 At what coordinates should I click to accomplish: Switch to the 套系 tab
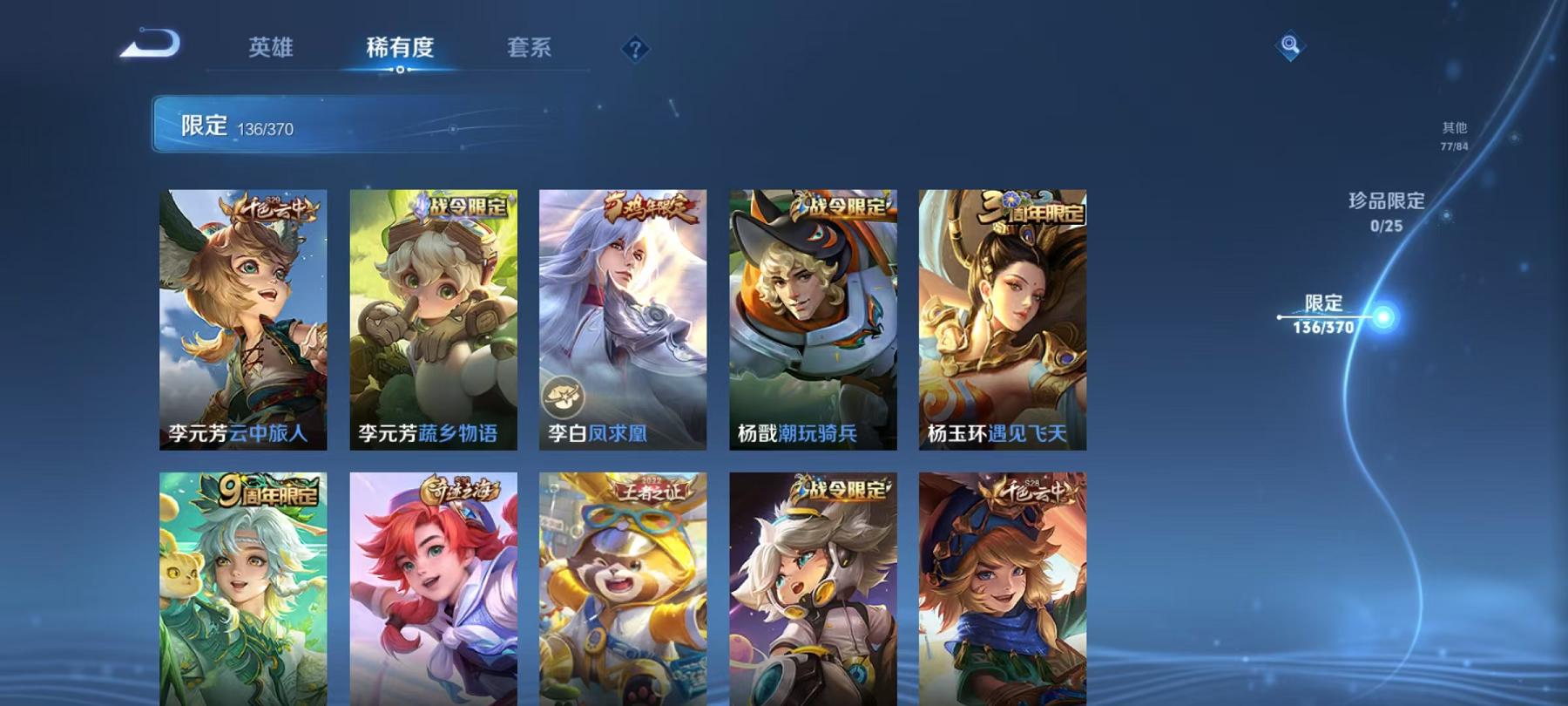tap(531, 50)
